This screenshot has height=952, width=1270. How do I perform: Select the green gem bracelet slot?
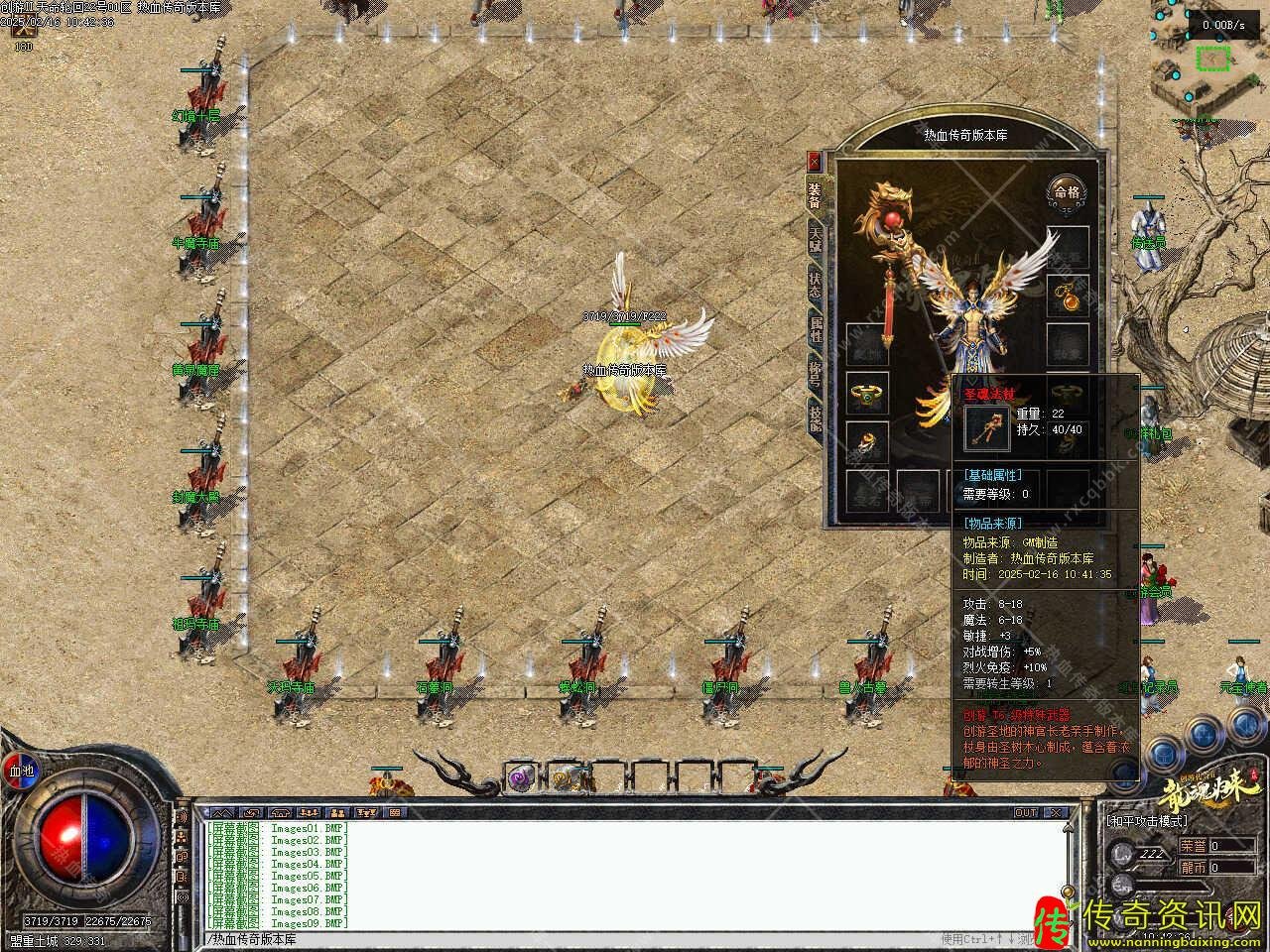[866, 393]
